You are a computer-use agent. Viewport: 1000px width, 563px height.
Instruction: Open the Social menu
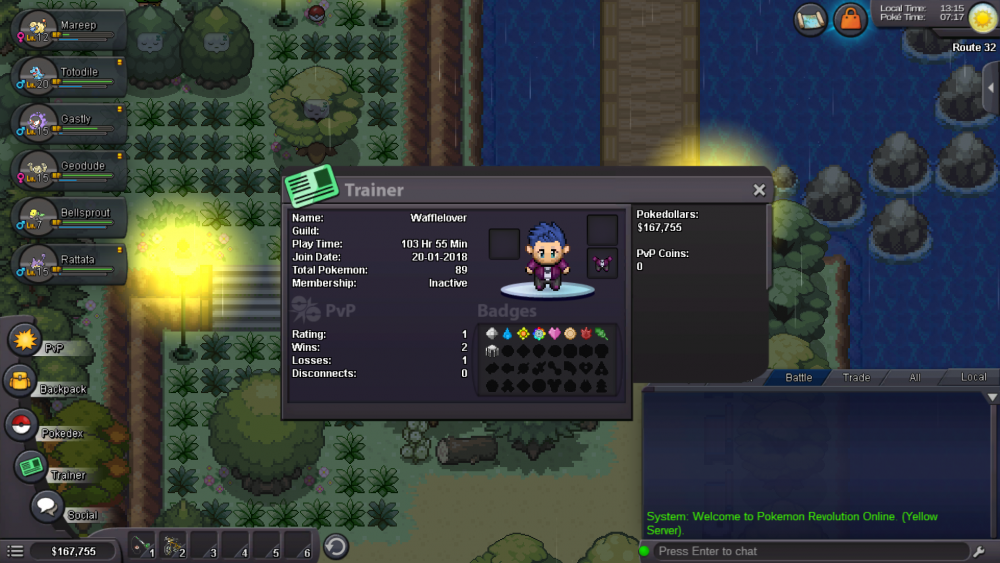(46, 506)
